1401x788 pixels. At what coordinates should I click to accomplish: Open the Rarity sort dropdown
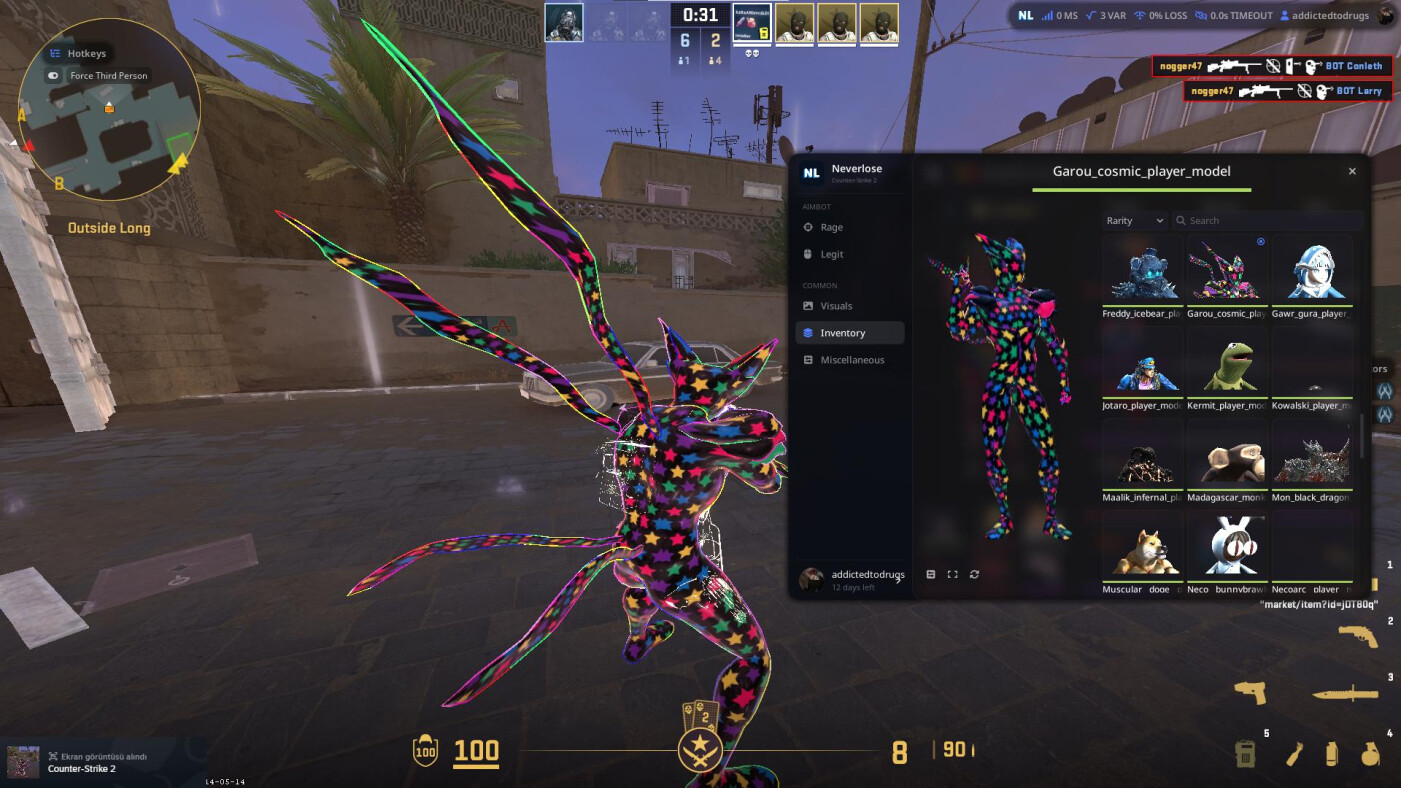point(1135,221)
